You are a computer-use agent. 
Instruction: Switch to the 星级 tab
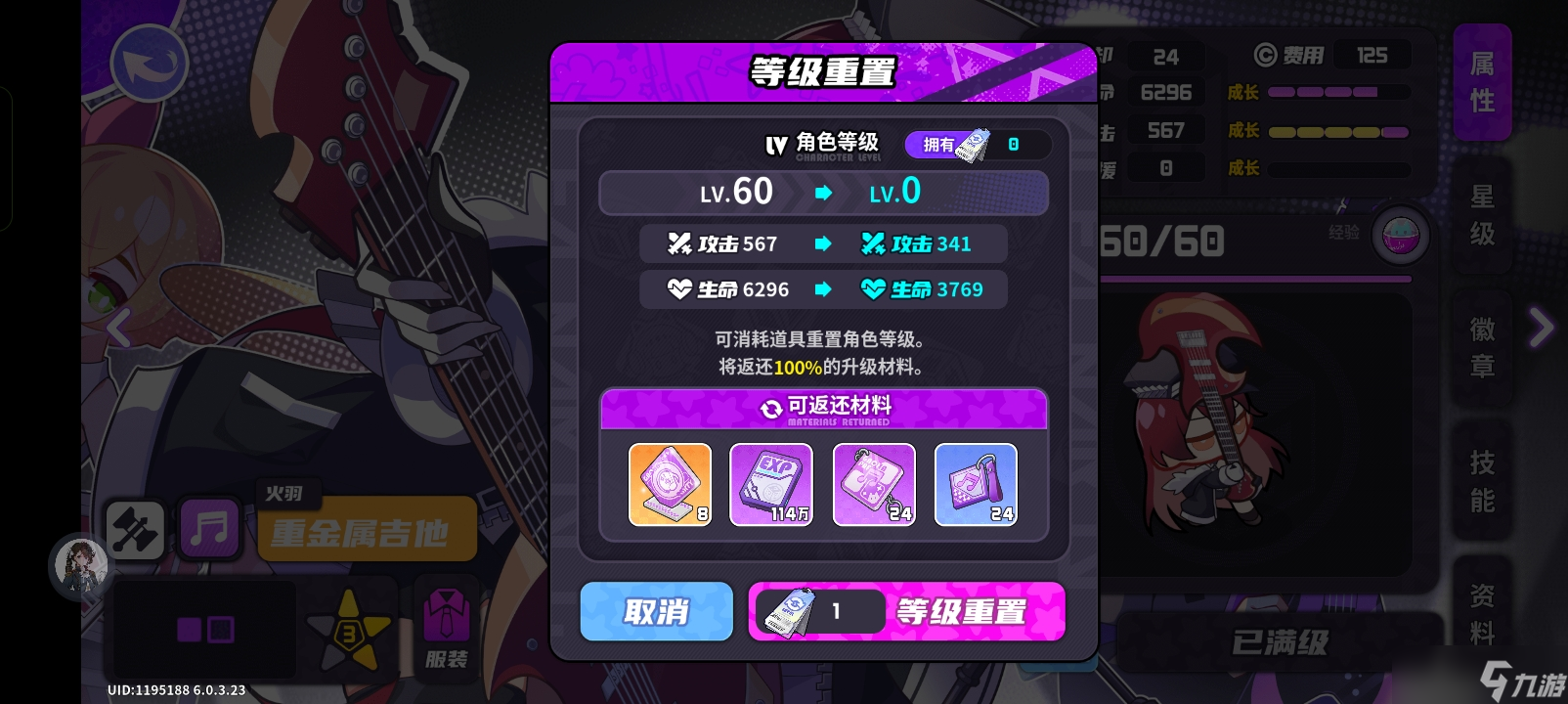click(1481, 216)
